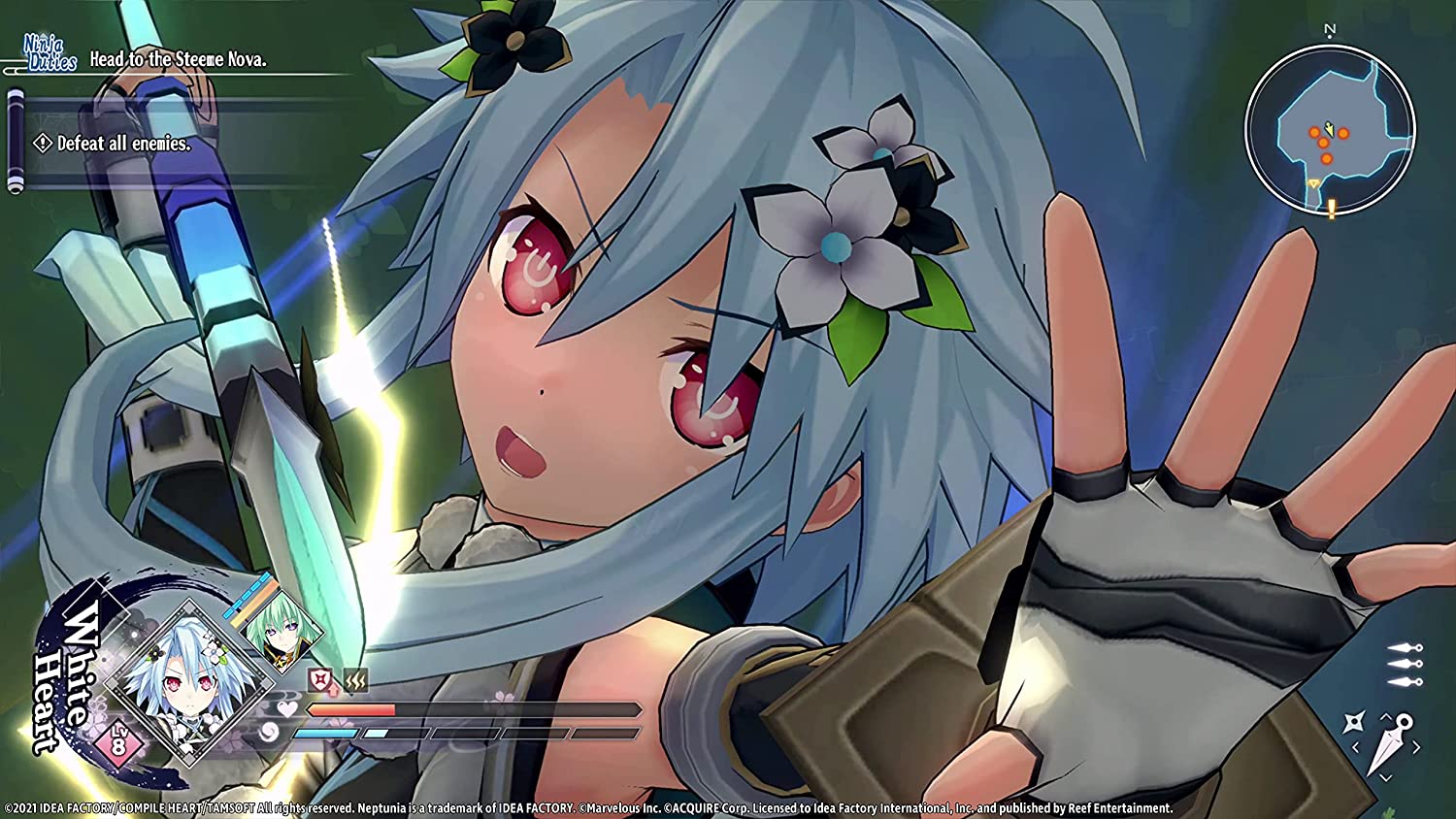Click the yellow exclamation marker on minimap
Viewport: 1456px width, 819px height.
click(1332, 208)
